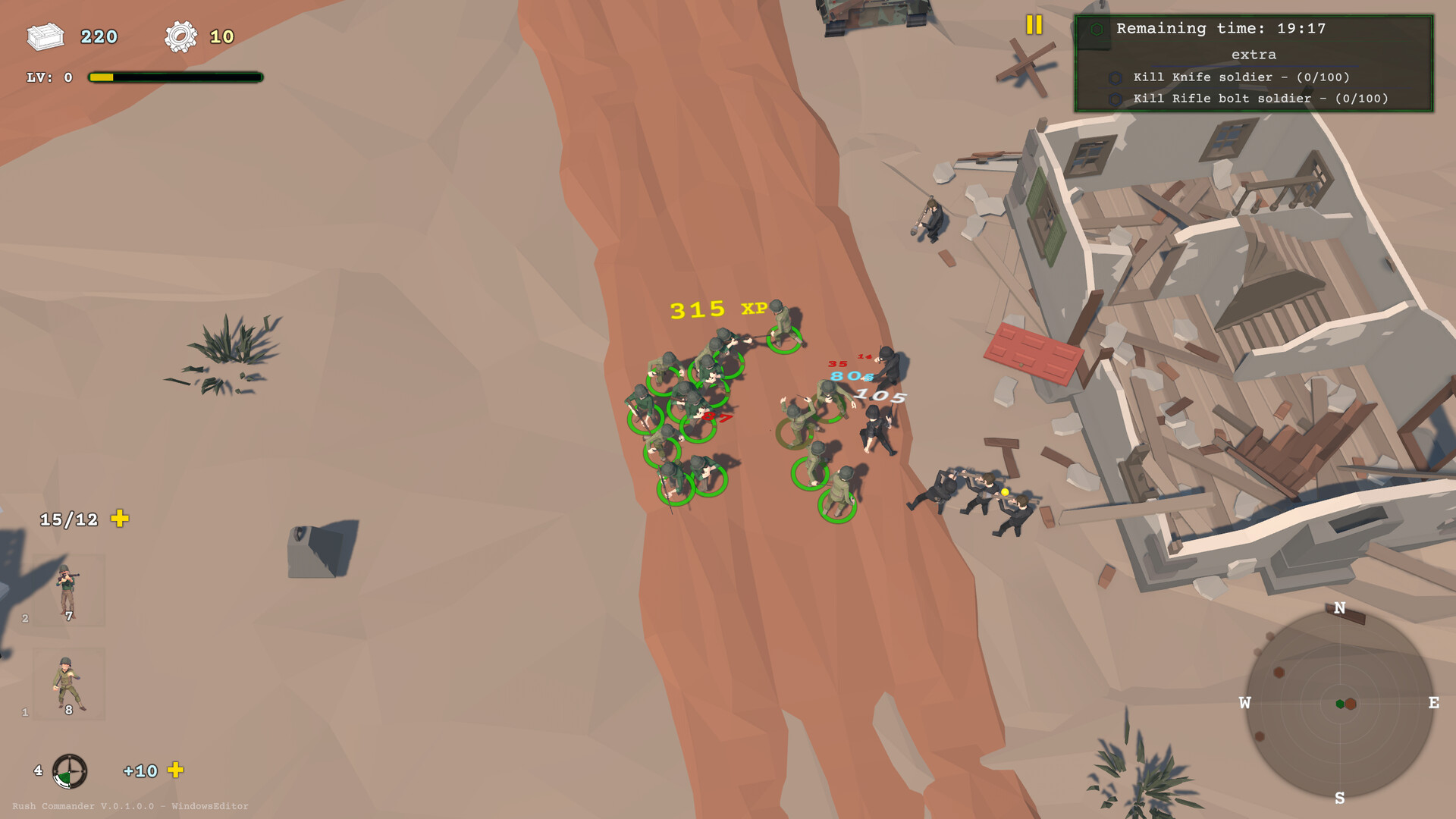Click the squad count label 15/12

click(x=68, y=519)
